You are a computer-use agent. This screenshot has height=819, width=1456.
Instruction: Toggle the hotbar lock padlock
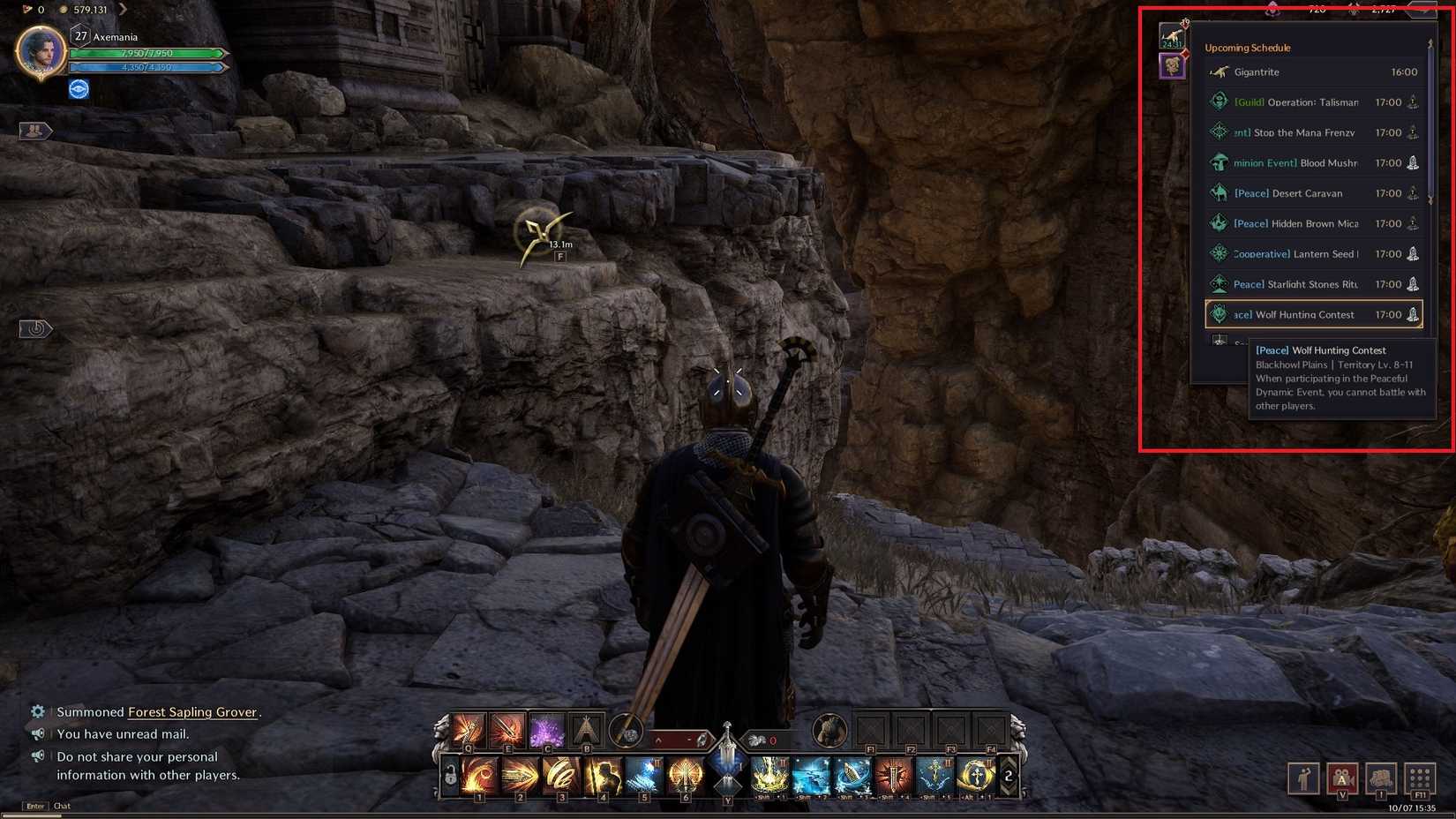(449, 775)
